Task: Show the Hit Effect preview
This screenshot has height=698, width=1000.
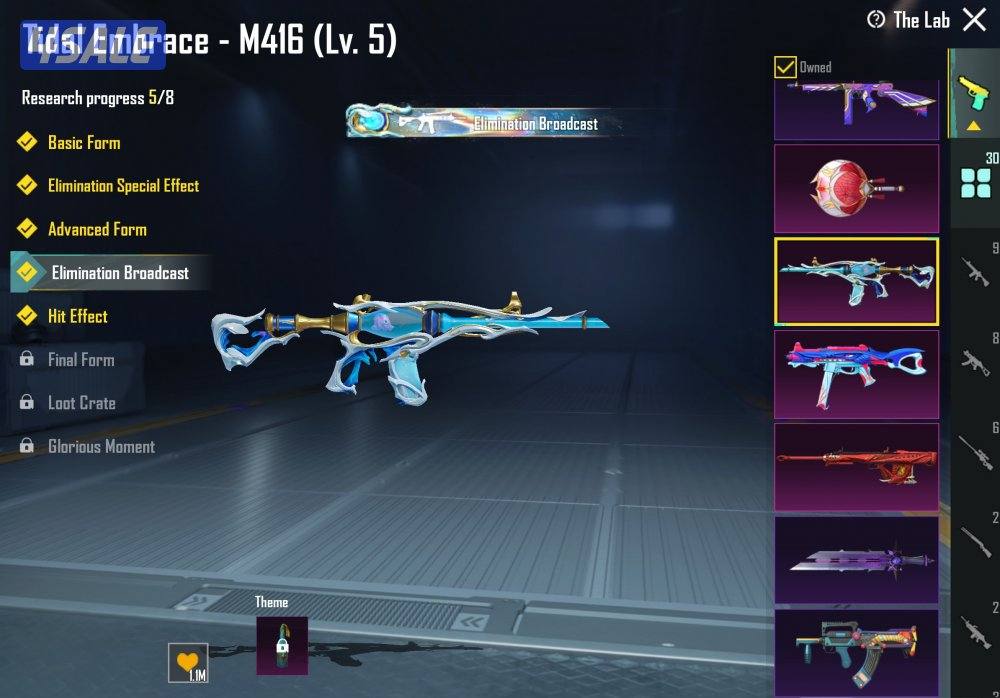Action: point(78,316)
